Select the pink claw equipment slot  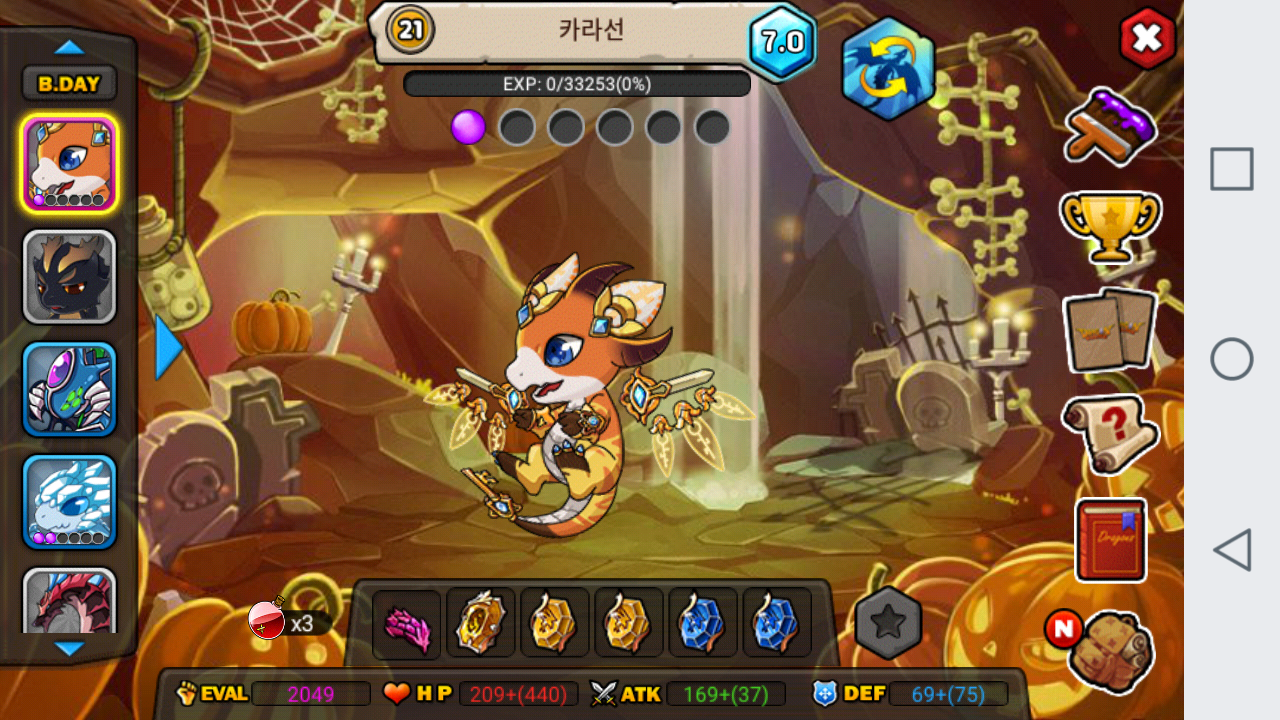(407, 623)
